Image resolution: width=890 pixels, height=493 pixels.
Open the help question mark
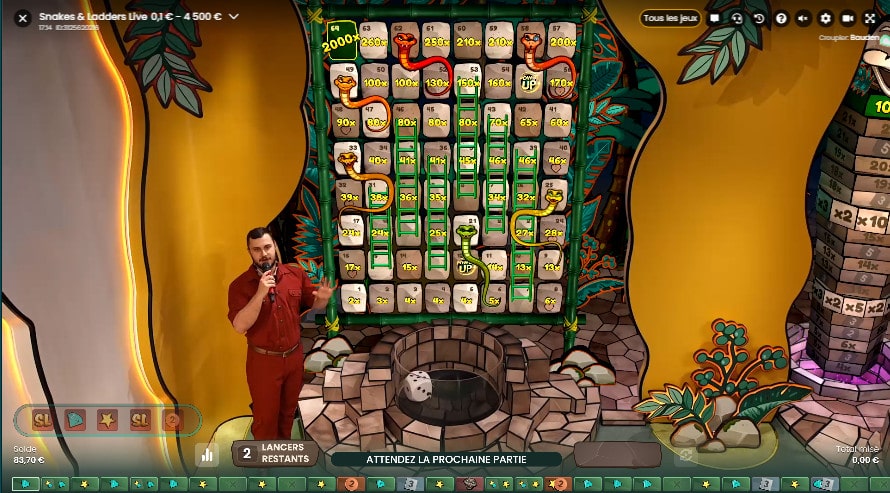coord(781,18)
